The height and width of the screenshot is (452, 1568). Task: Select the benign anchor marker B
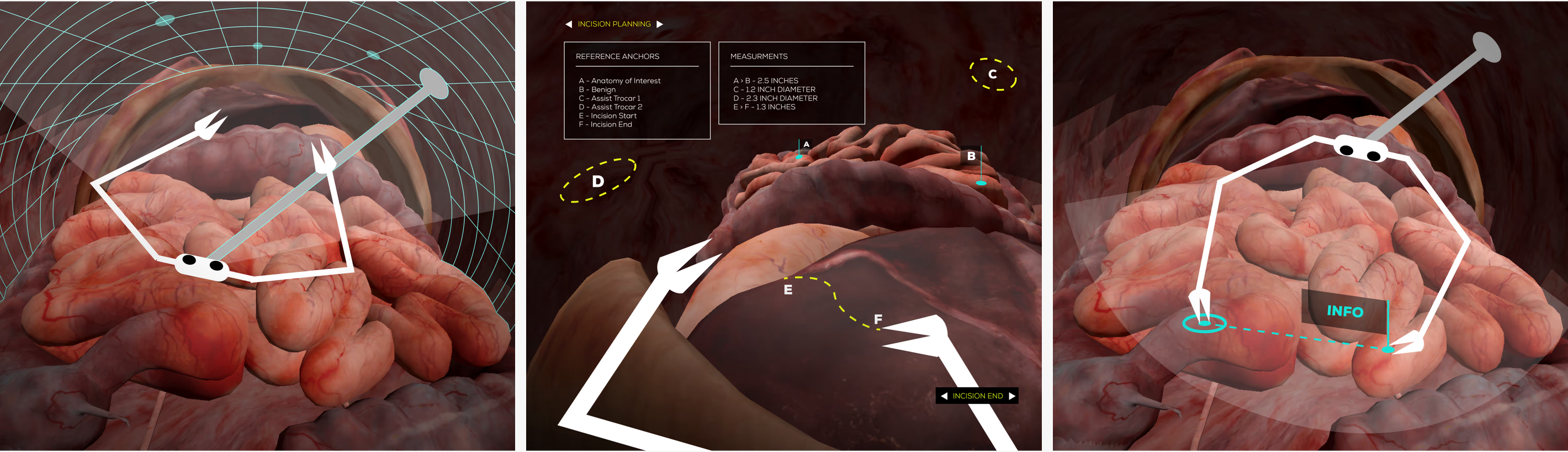[x=981, y=182]
